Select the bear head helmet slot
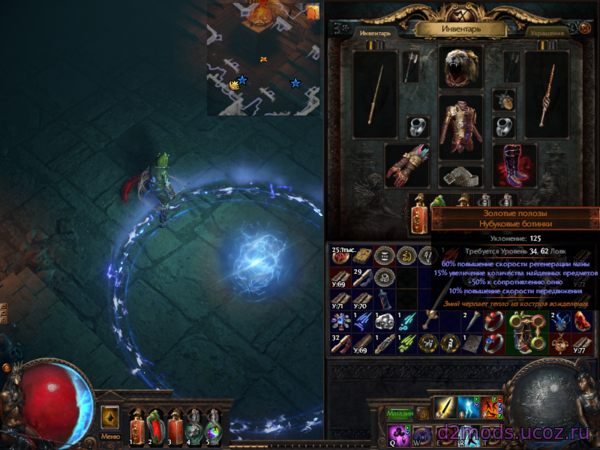This screenshot has width=600, height=450. coord(461,67)
